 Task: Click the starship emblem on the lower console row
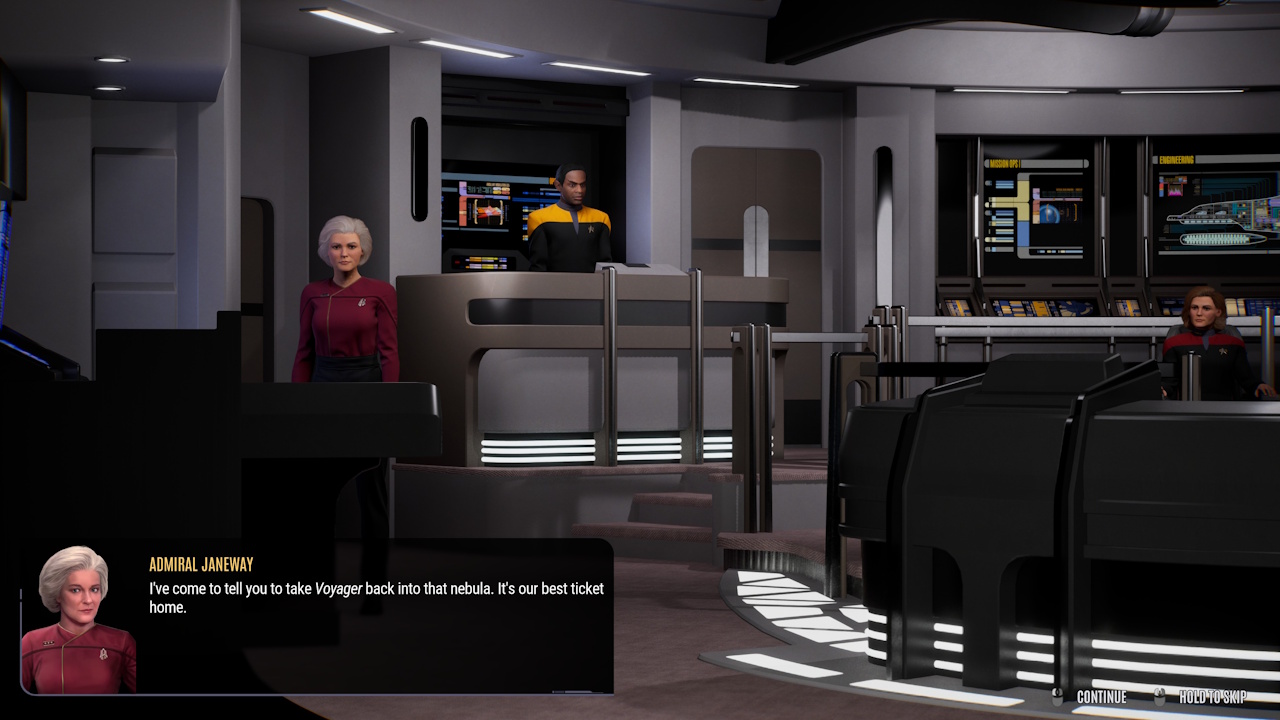pos(1074,308)
